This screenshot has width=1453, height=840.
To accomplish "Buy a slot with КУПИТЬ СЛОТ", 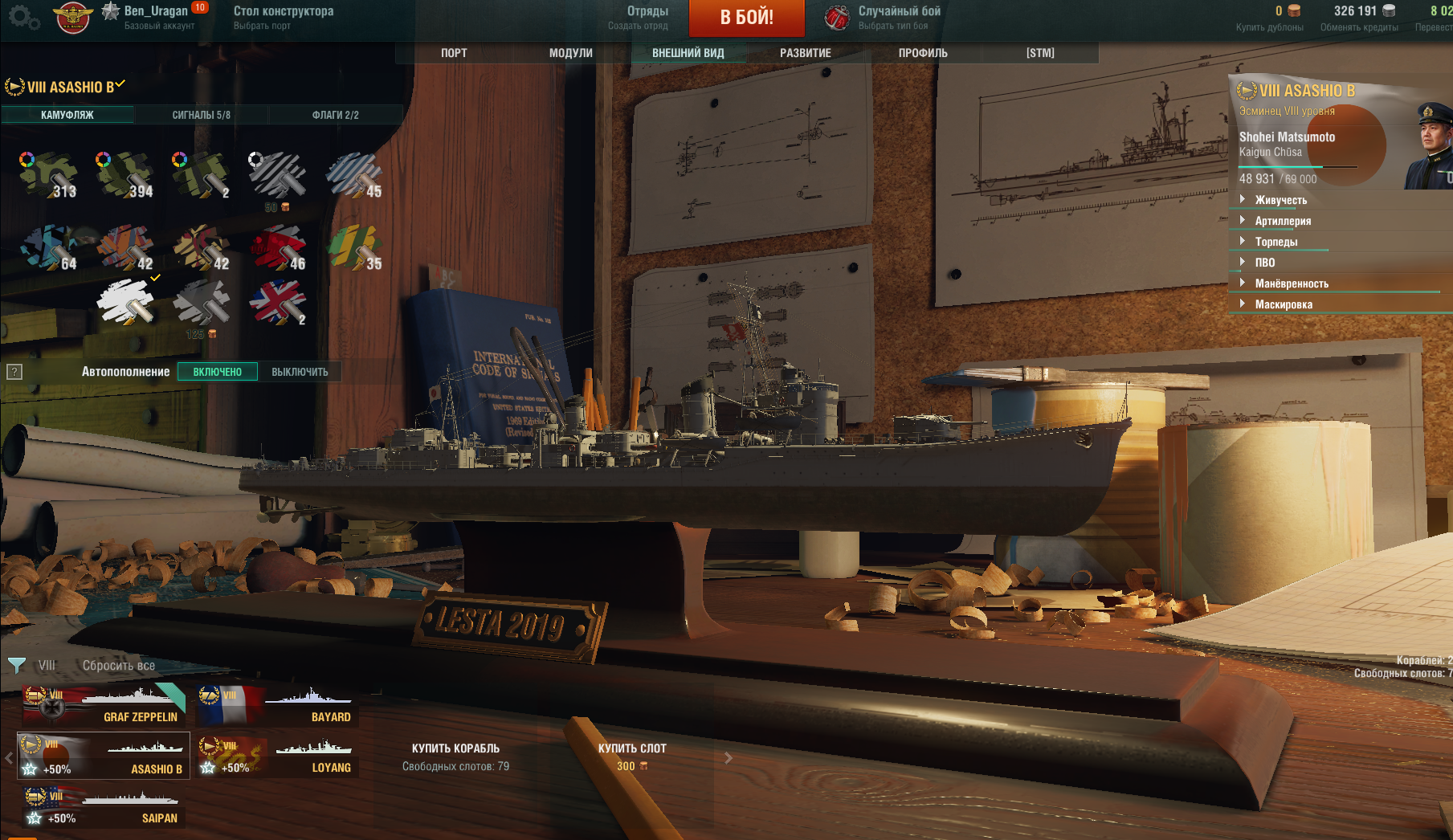I will pos(632,756).
